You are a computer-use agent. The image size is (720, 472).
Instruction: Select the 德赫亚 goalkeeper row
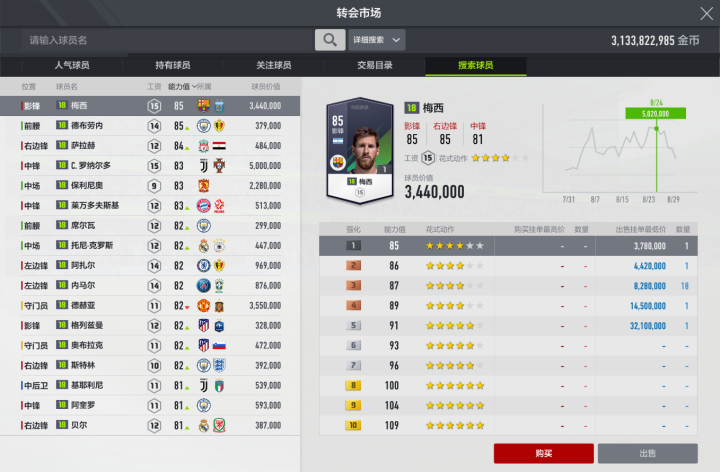coord(150,305)
